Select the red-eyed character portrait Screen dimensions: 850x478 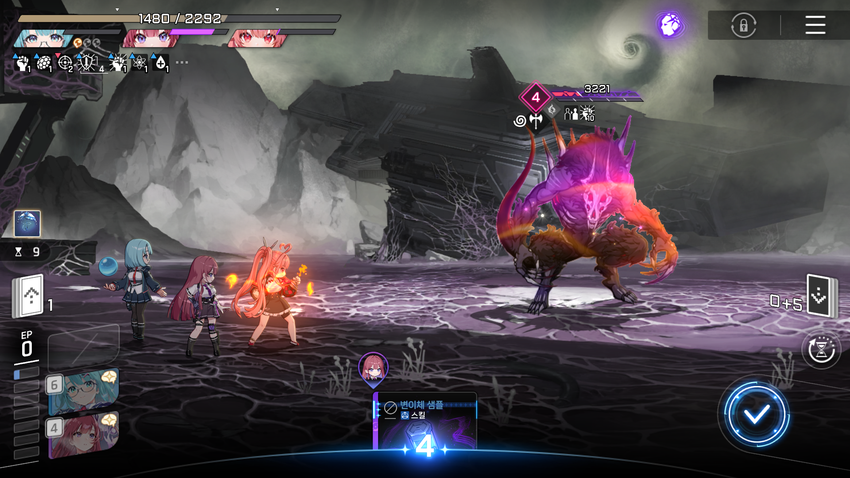(256, 40)
